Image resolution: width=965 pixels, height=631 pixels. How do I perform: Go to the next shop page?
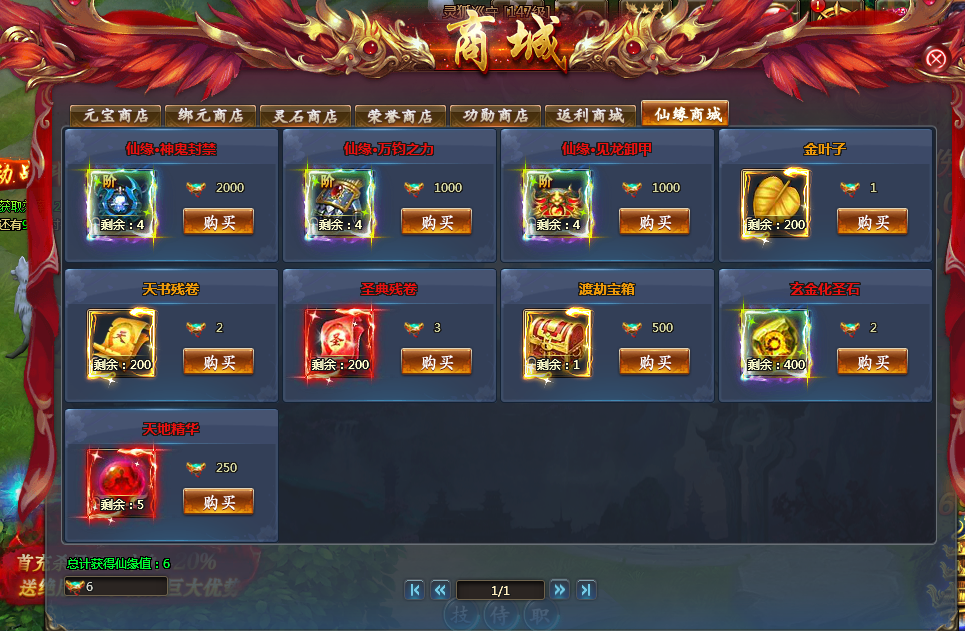pos(560,590)
